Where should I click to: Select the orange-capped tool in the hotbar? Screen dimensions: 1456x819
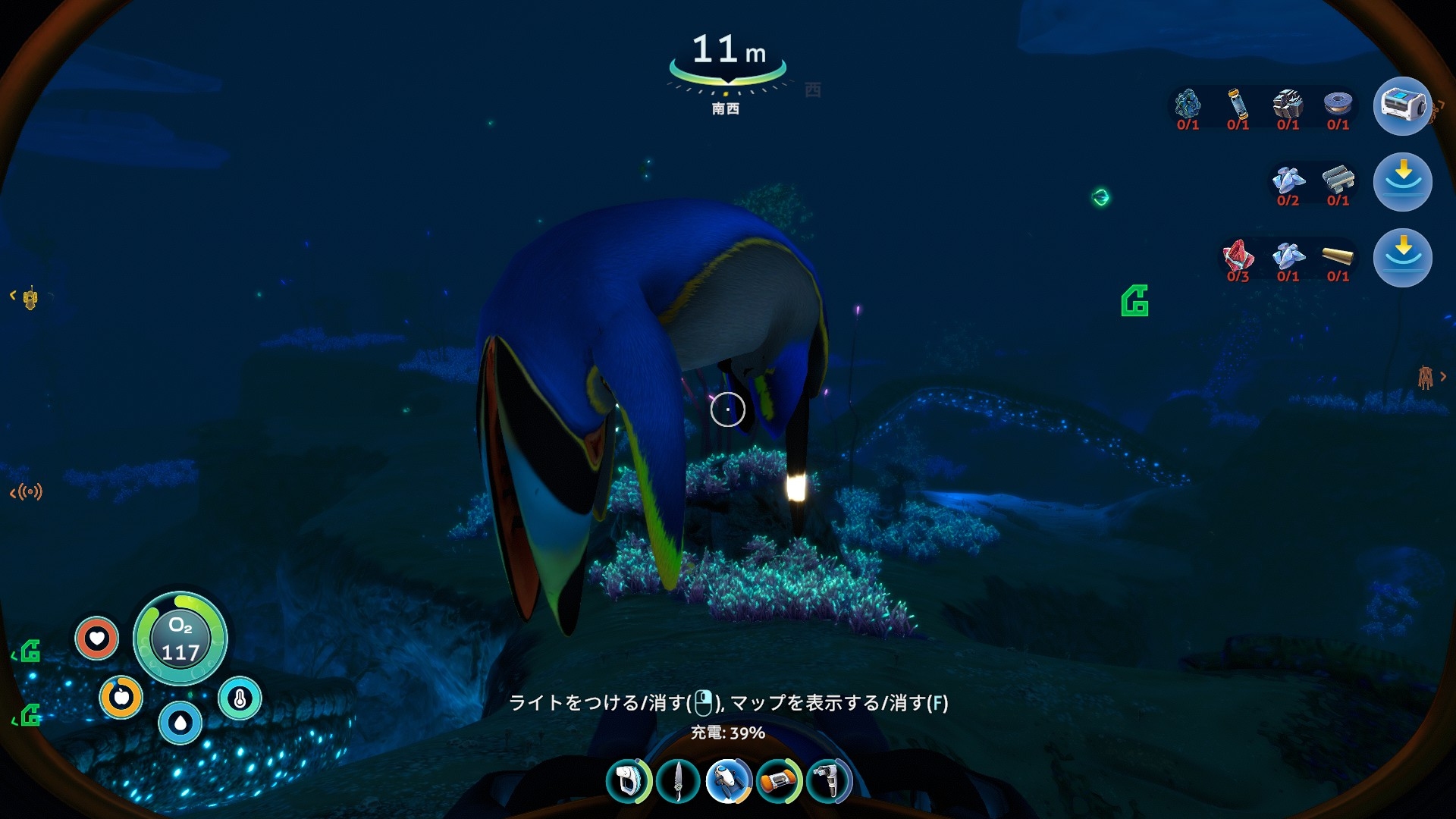779,781
